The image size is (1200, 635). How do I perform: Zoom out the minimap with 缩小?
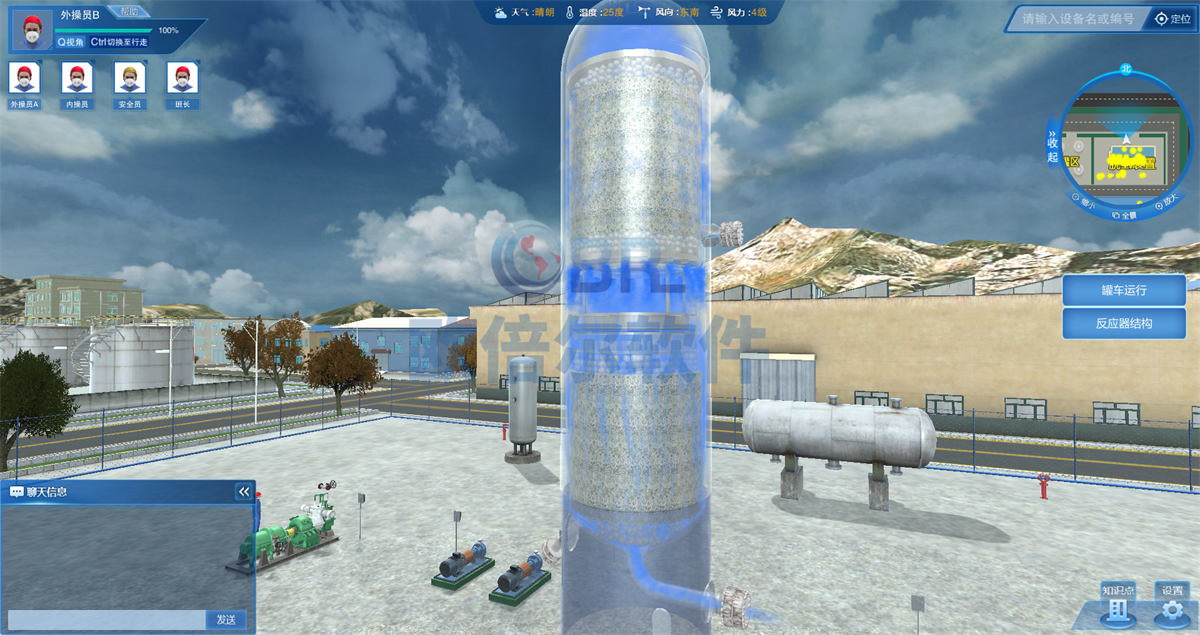(1087, 203)
